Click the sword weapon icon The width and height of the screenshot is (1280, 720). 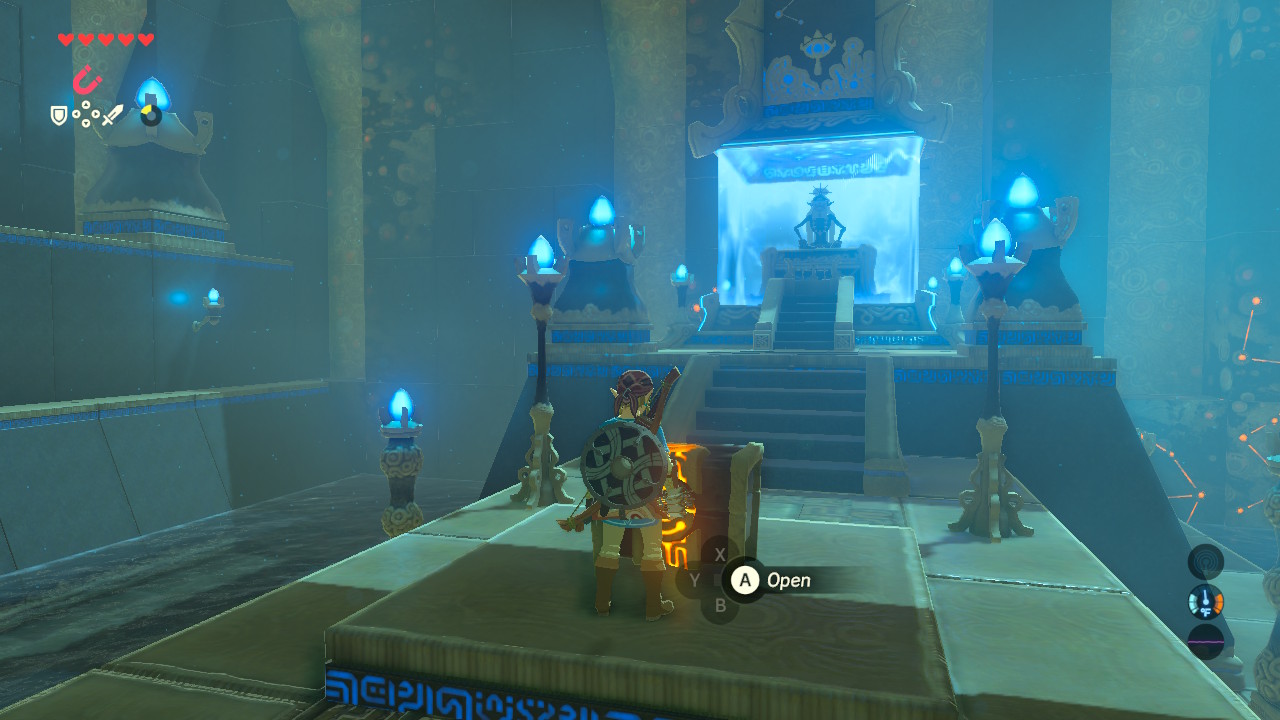(x=113, y=113)
